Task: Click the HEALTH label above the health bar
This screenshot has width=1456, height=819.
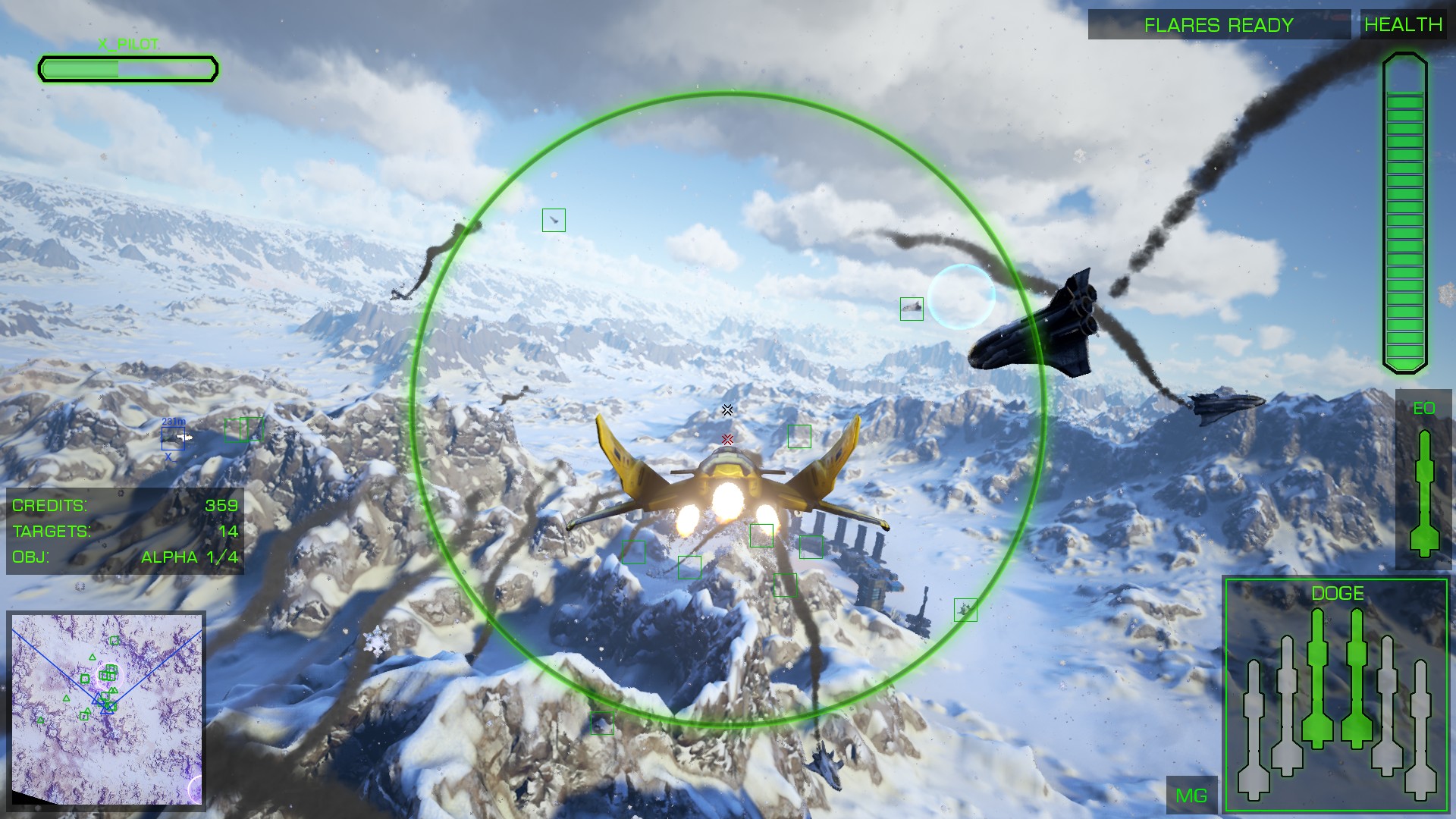Action: pos(1404,24)
